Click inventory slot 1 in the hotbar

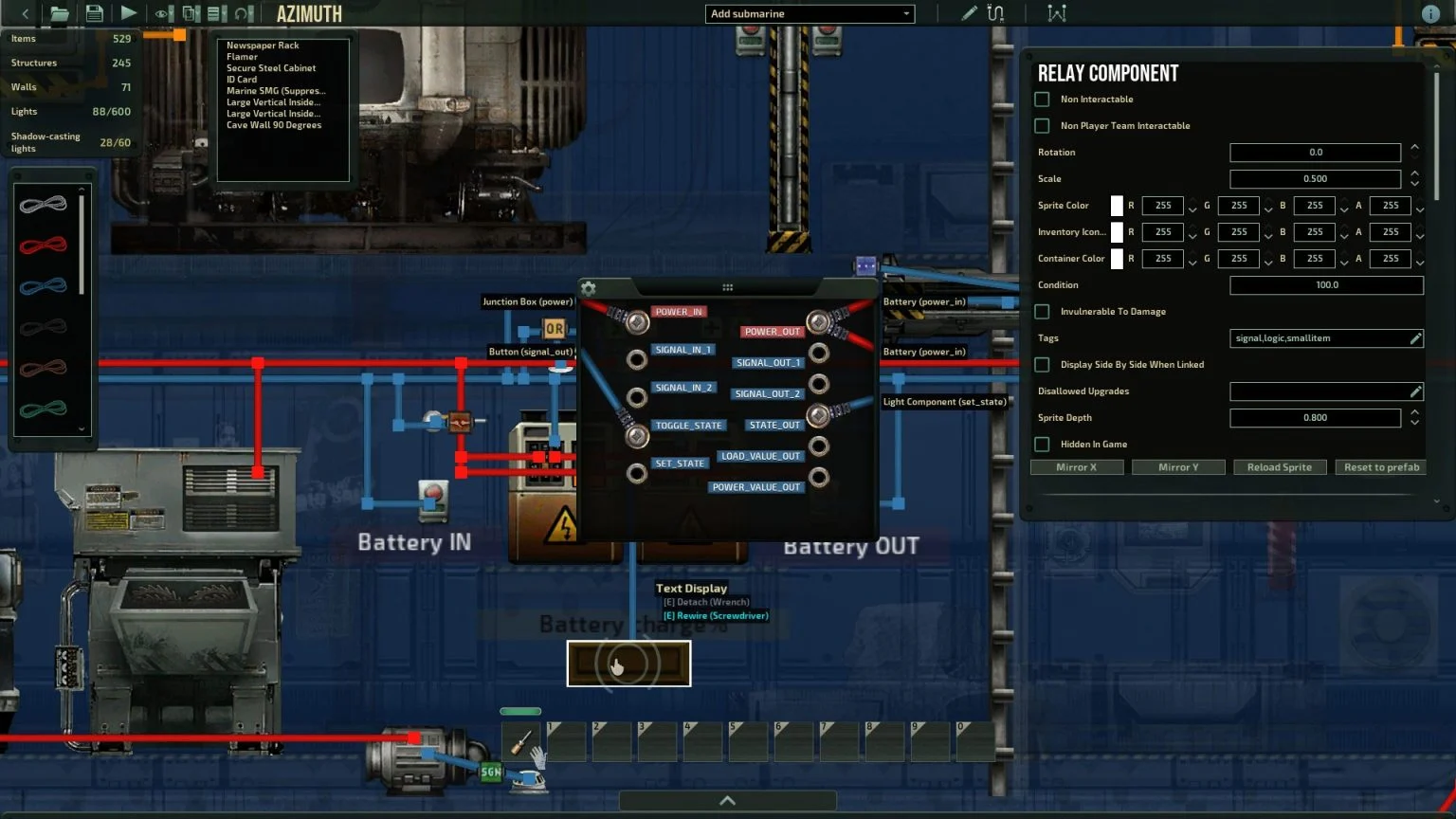point(566,741)
